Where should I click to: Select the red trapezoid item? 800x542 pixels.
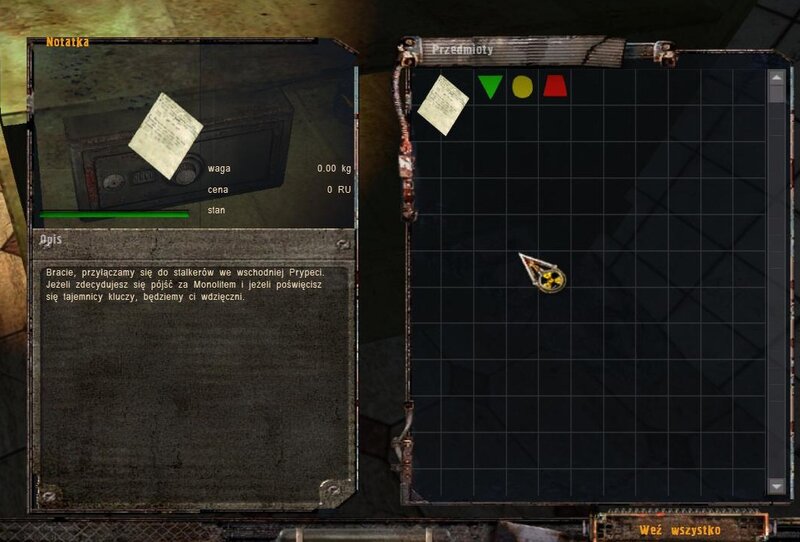pos(554,87)
